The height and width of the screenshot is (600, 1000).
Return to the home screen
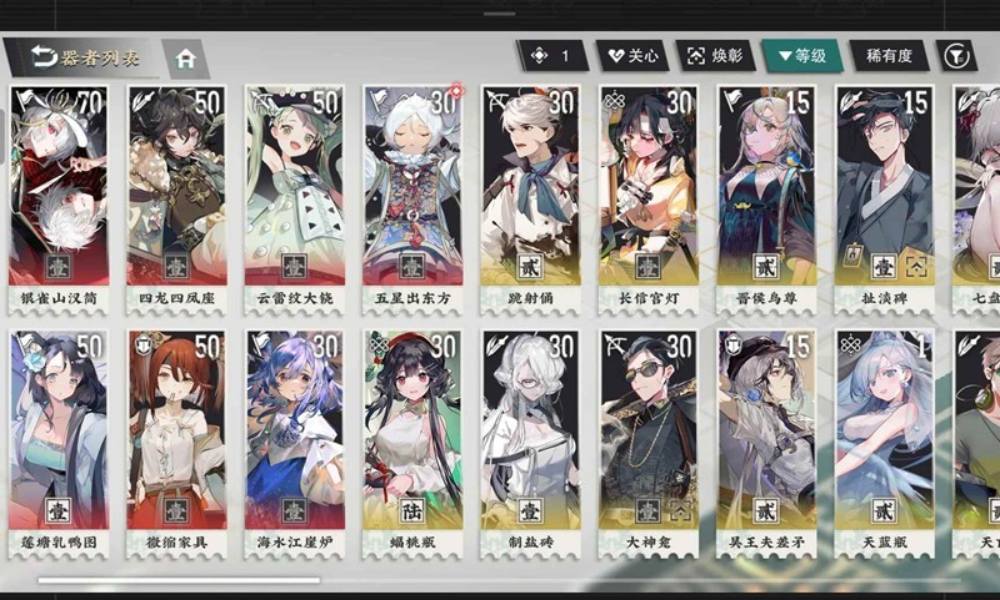point(185,58)
